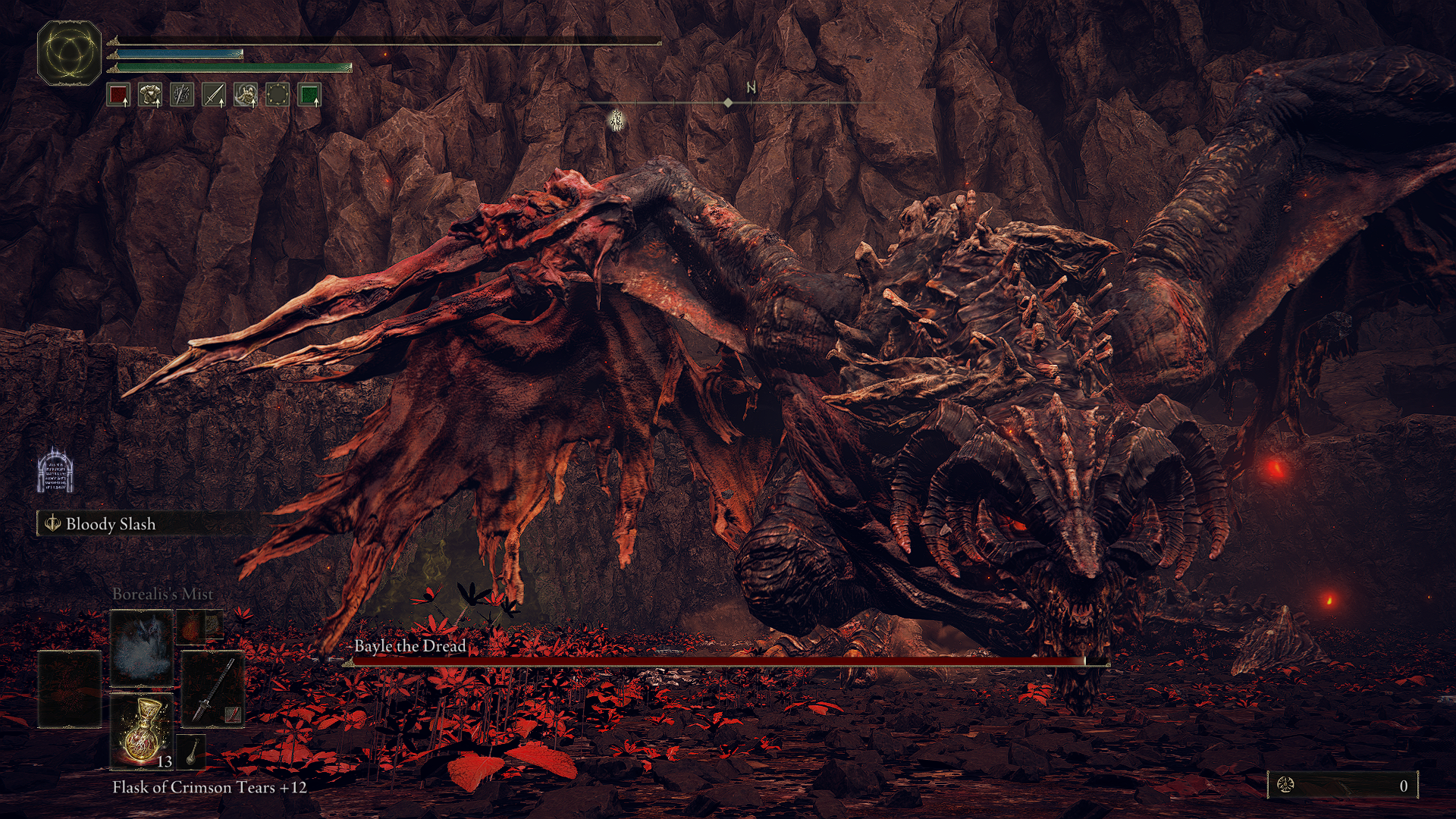Click the sword attack buff icon
This screenshot has height=819, width=1456.
coord(214,96)
